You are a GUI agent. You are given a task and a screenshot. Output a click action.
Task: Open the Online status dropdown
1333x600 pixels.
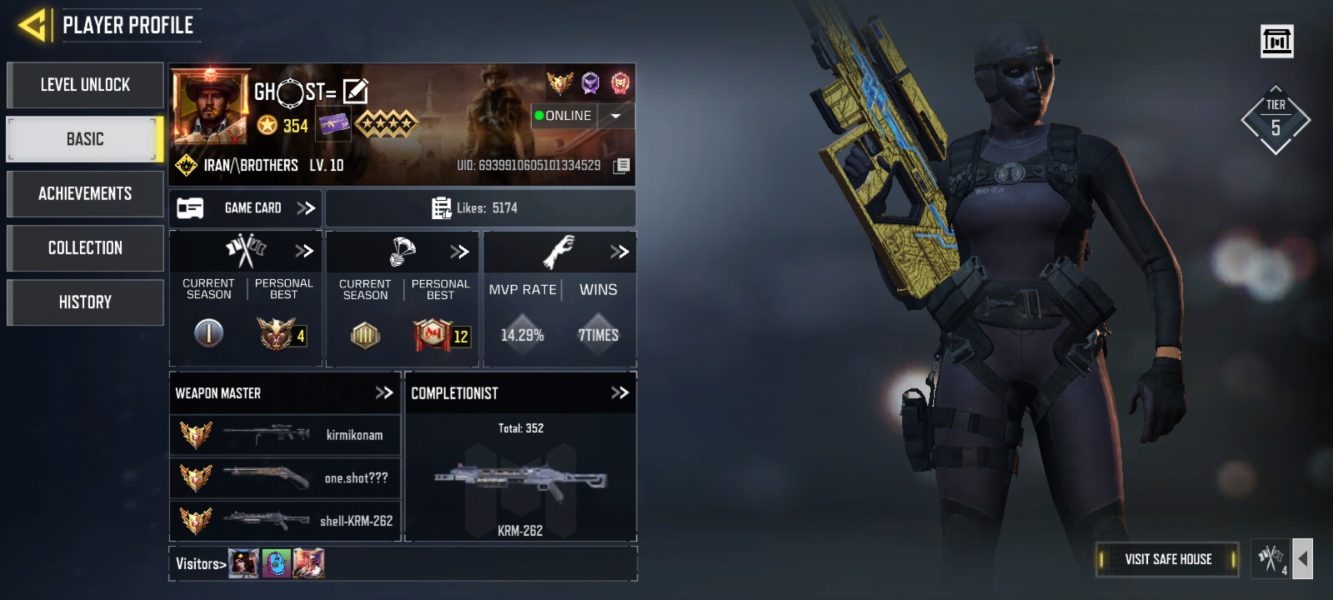615,116
